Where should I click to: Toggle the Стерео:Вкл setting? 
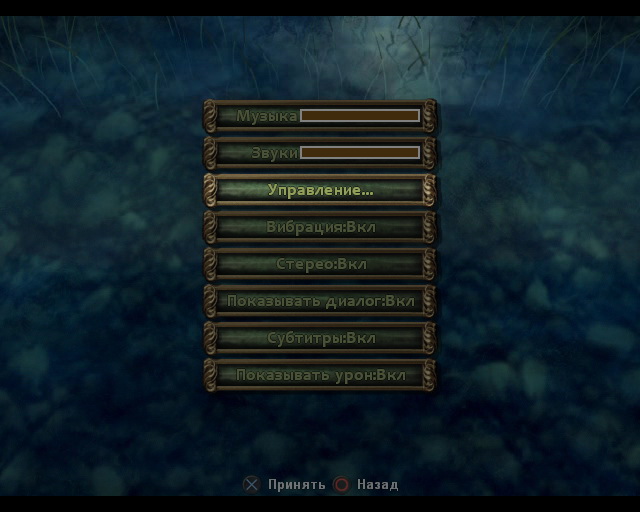[x=320, y=264]
